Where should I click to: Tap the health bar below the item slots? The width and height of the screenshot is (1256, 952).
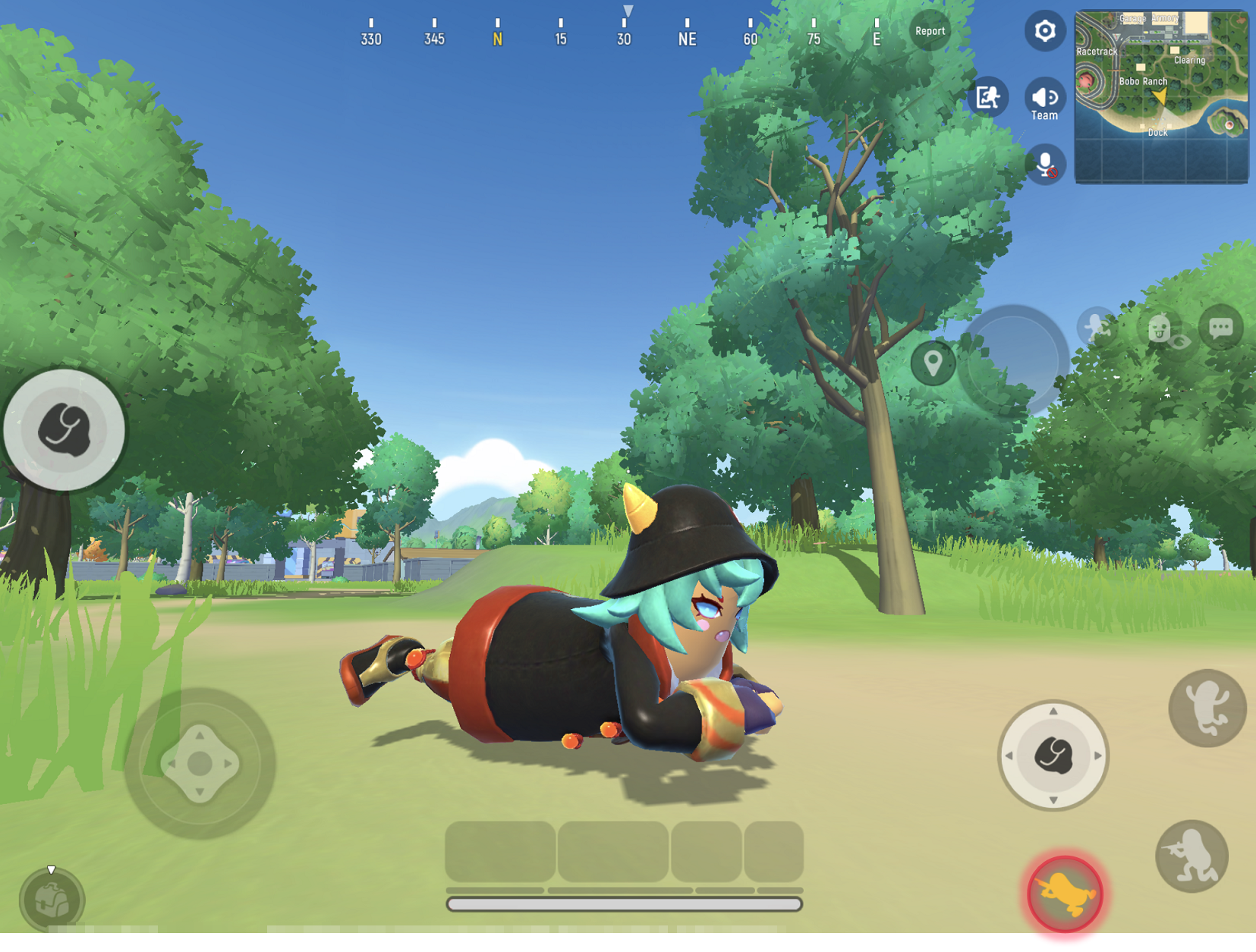click(x=626, y=903)
